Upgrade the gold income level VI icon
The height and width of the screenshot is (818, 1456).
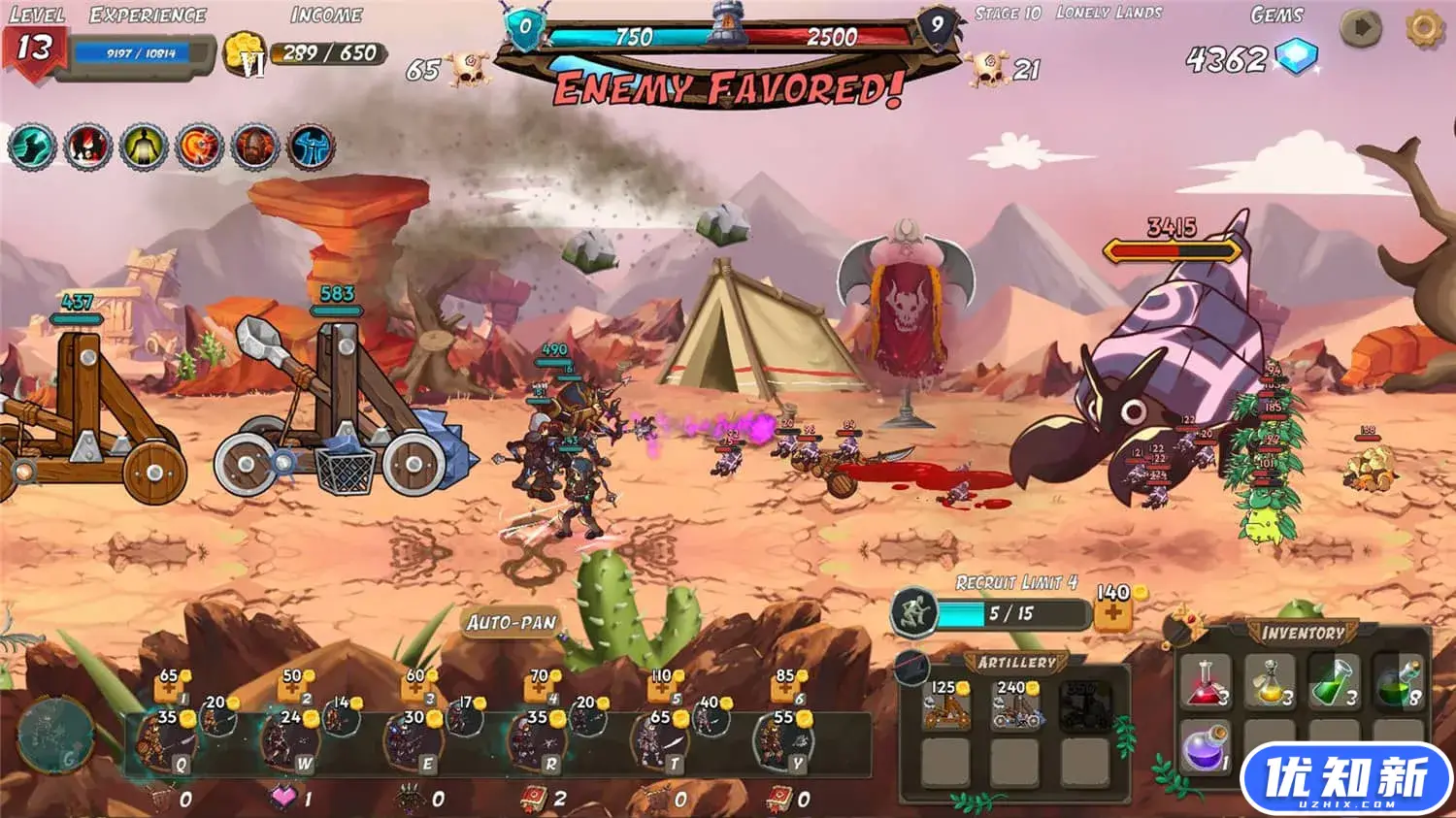[x=245, y=54]
